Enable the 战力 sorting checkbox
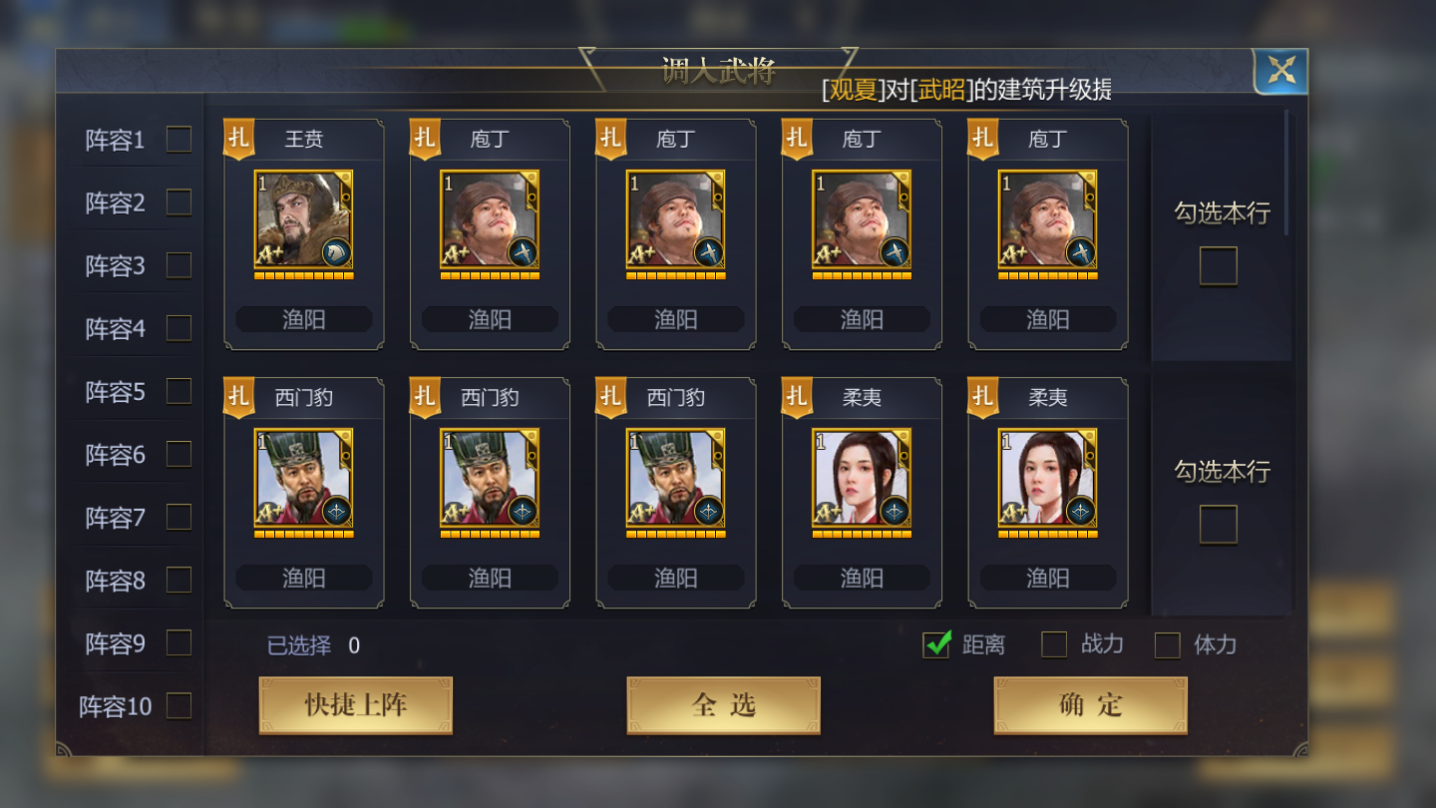This screenshot has width=1436, height=808. 1053,646
